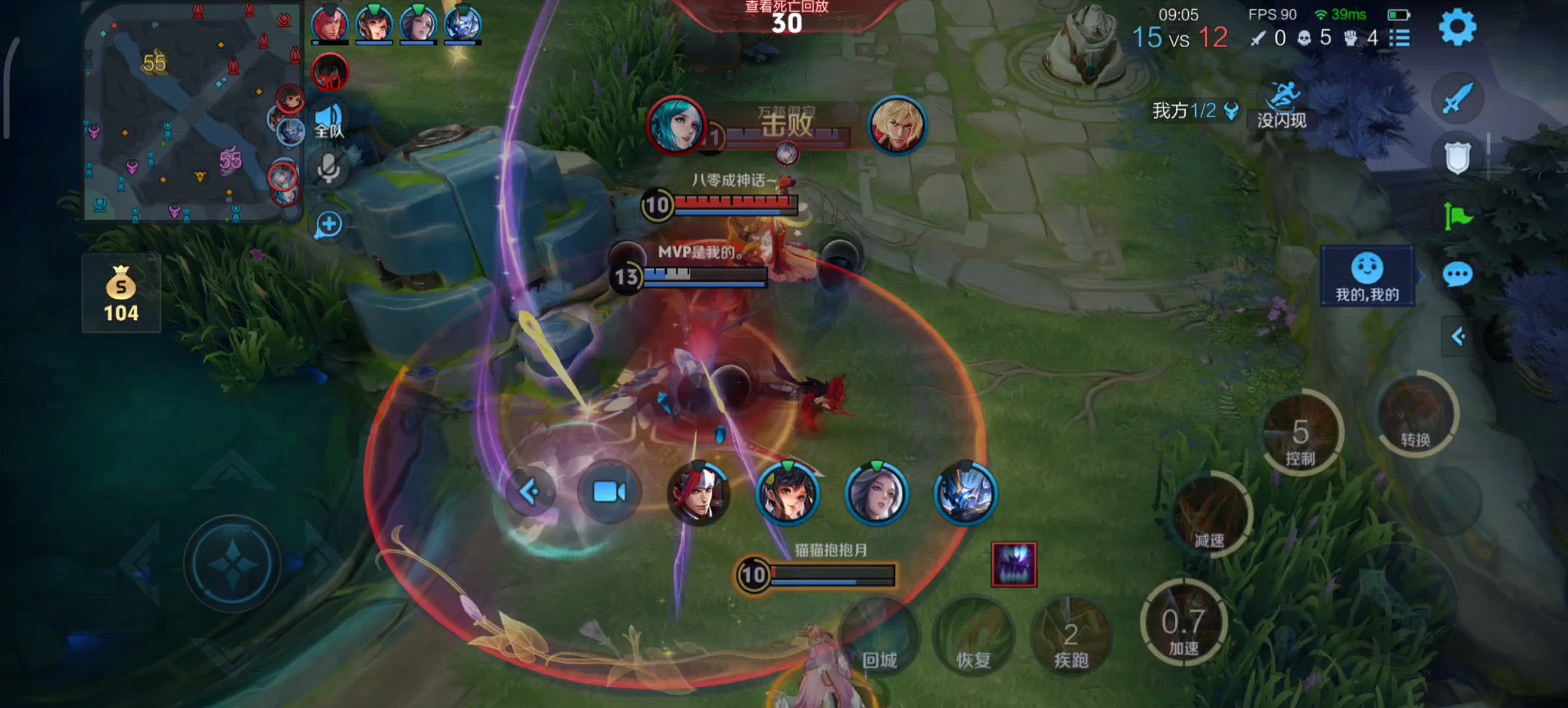The height and width of the screenshot is (708, 1568).
Task: Select the shield defend signal icon
Action: pos(1457,157)
